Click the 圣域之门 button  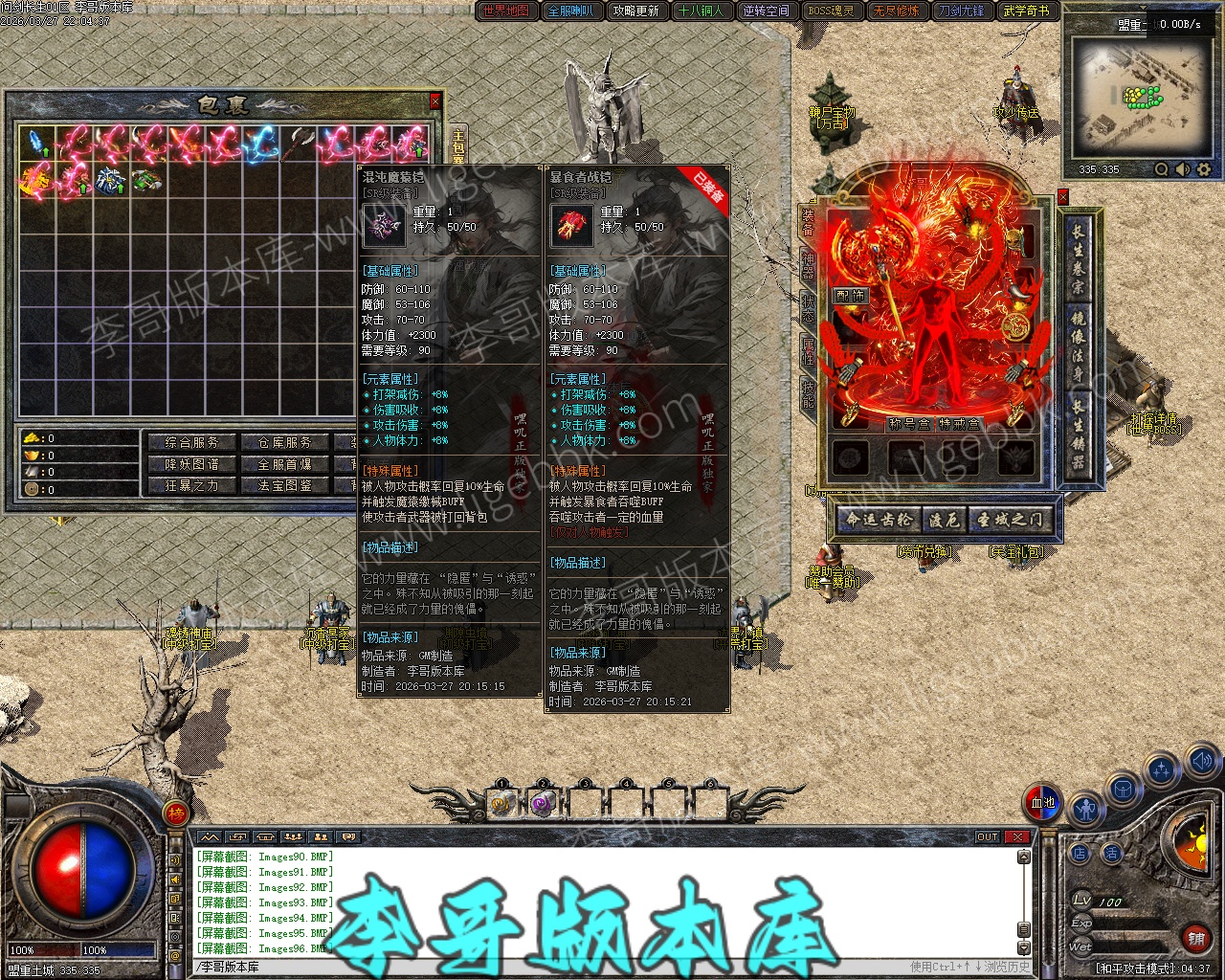pos(1010,520)
